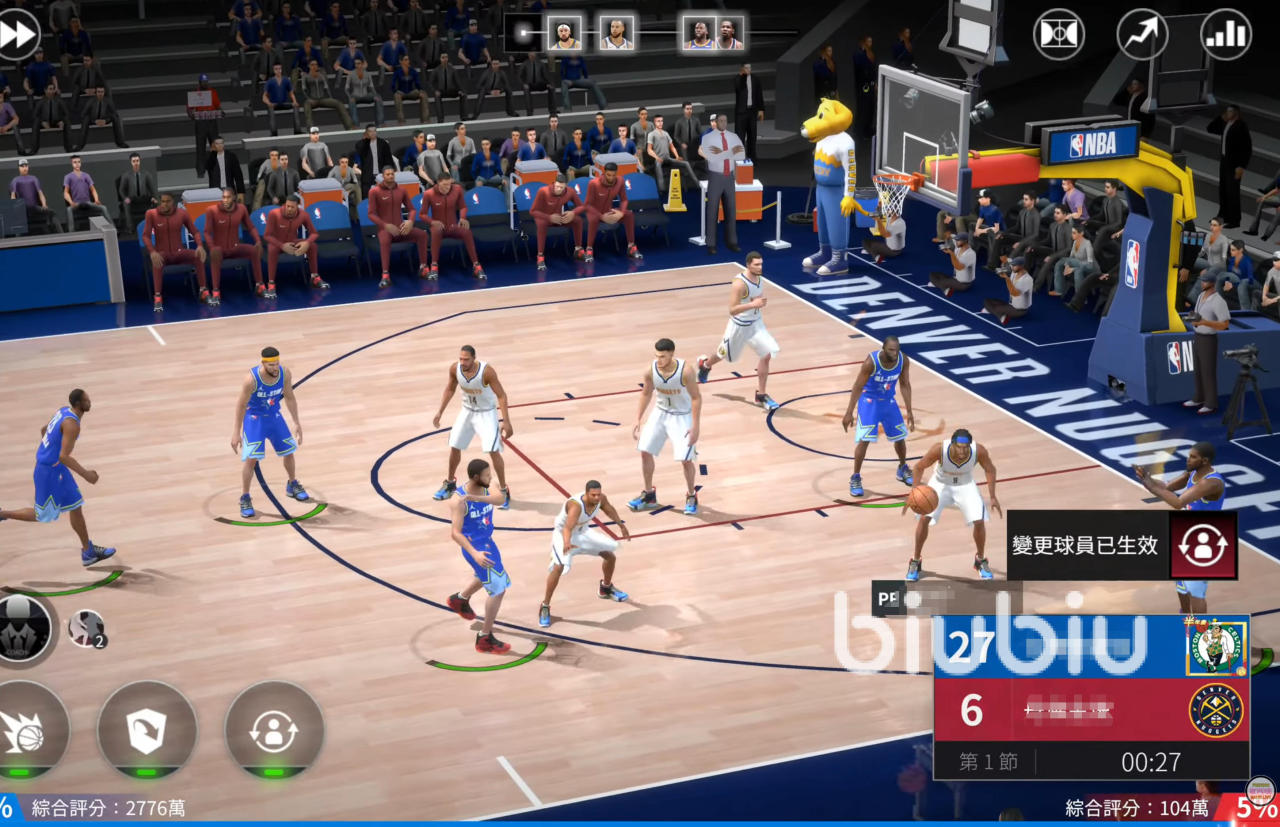The width and height of the screenshot is (1280, 827).
Task: Tap the fast-forward button
Action: pos(17,35)
